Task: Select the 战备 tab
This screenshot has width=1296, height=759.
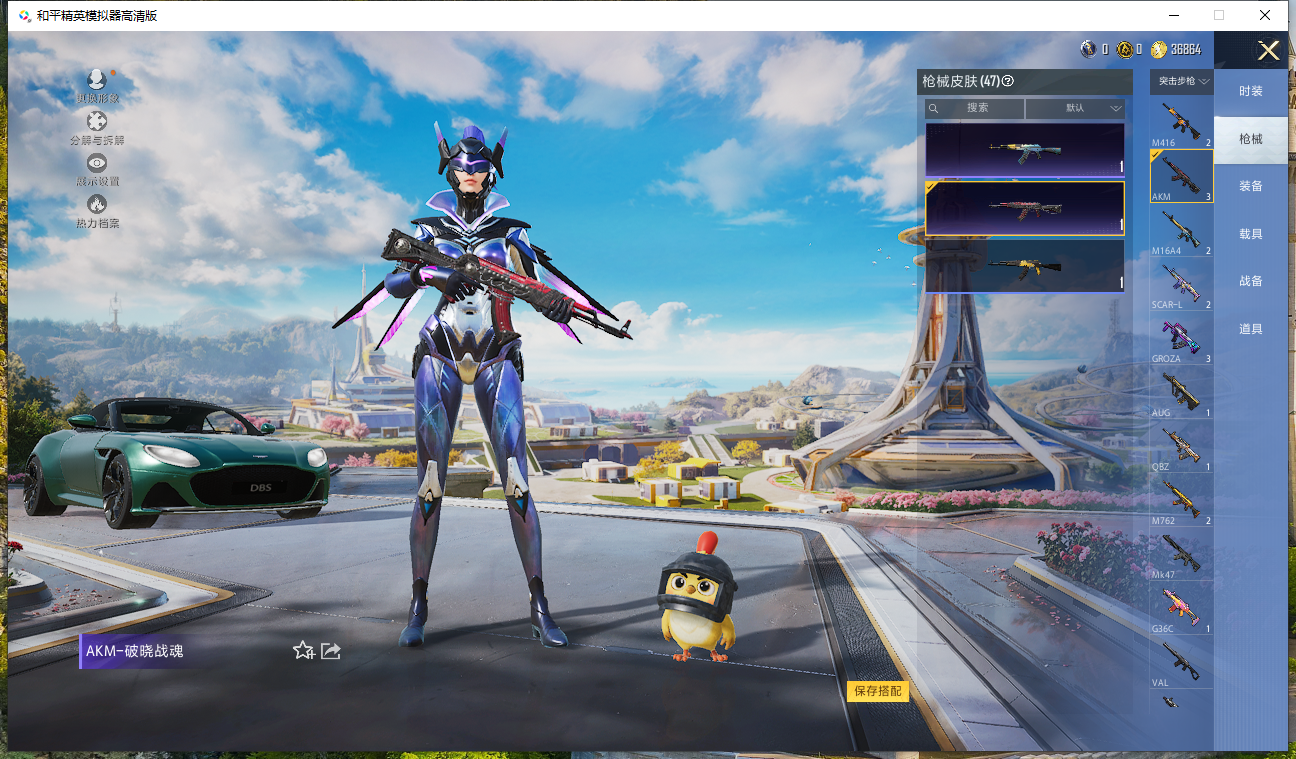Action: [1250, 281]
